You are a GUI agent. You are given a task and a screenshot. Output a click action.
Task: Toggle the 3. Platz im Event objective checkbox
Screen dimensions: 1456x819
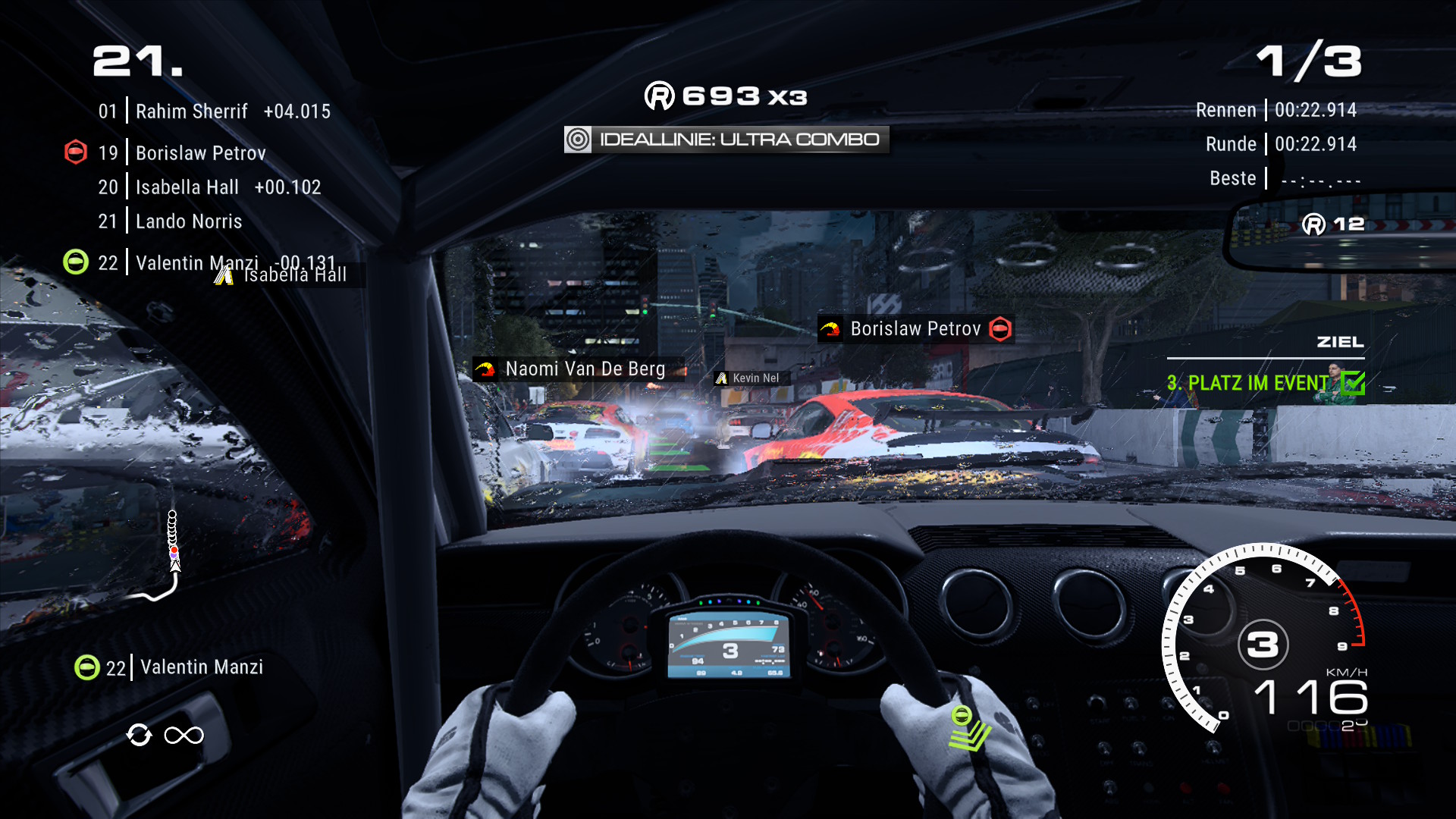pos(1352,383)
